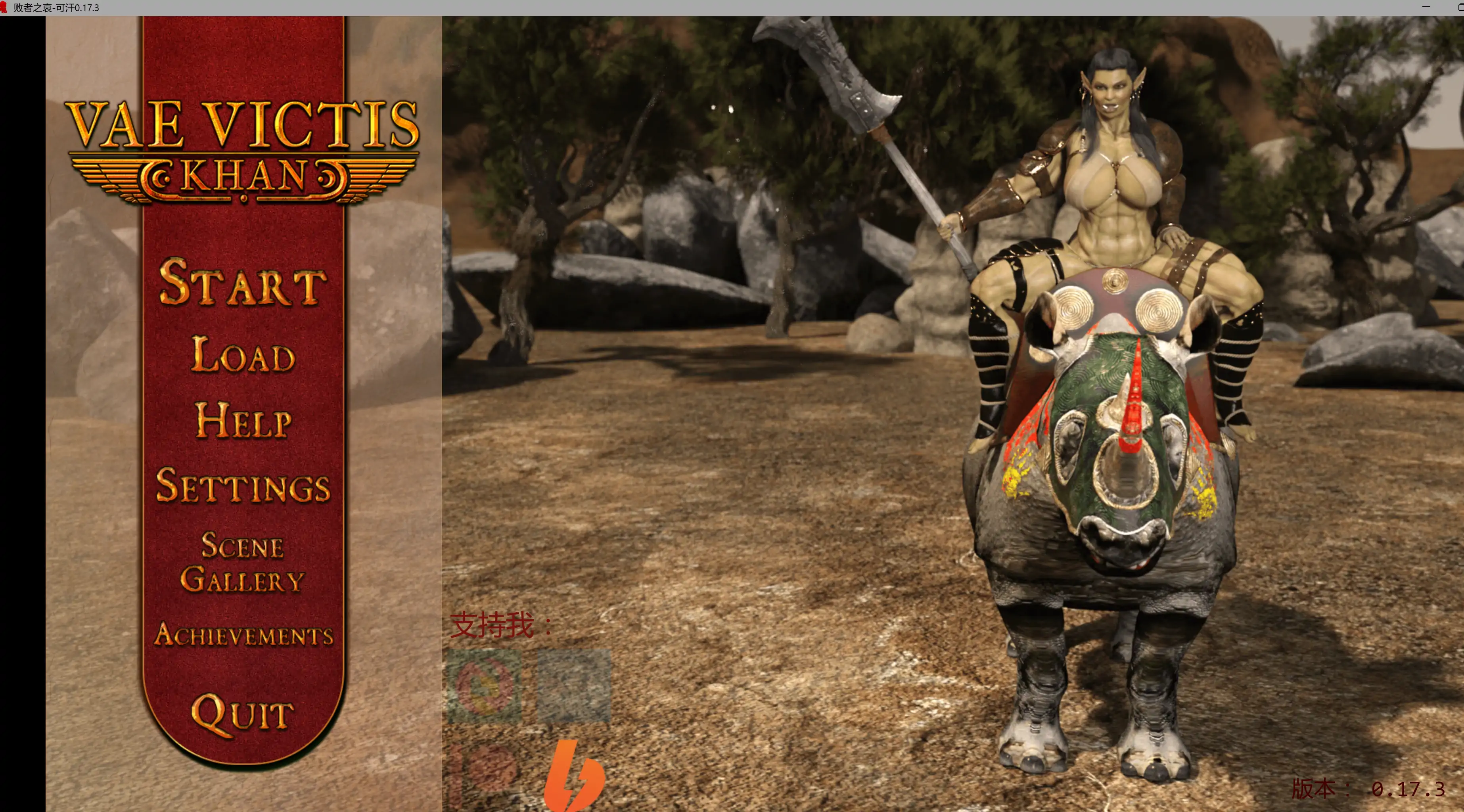Click the orange lightning-bolt support logo

574,775
